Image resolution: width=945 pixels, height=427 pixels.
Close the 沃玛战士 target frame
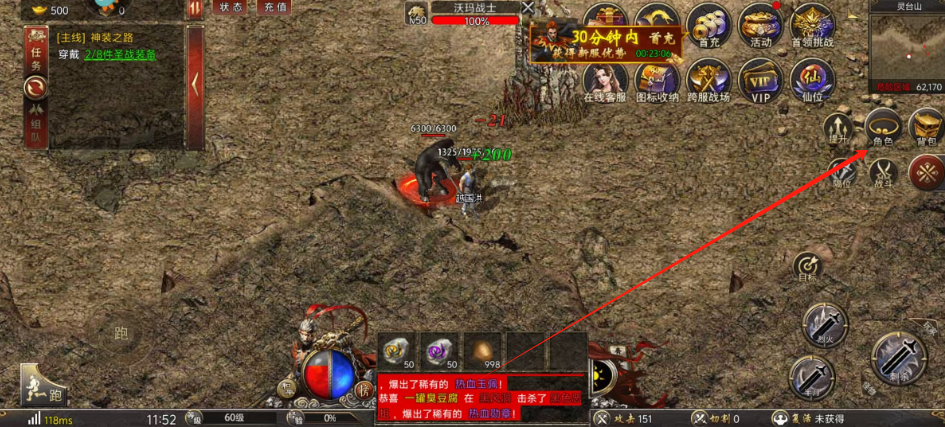527,8
